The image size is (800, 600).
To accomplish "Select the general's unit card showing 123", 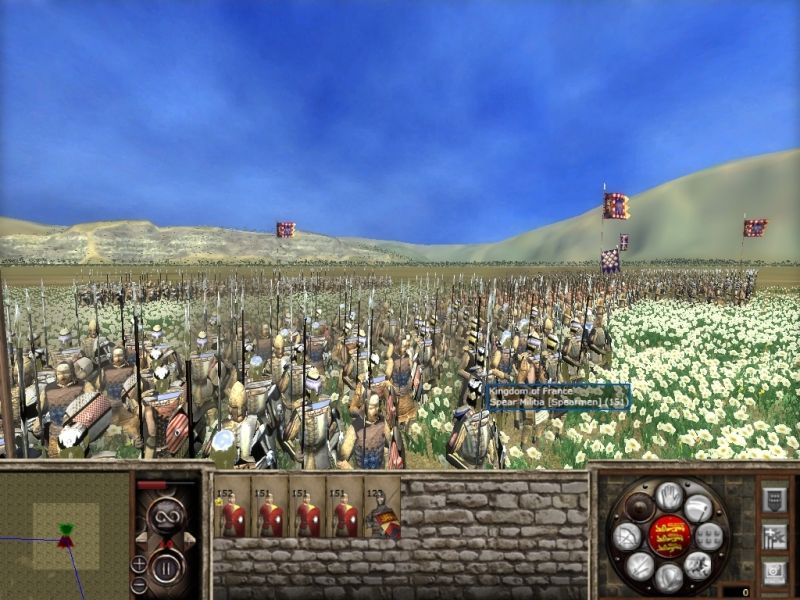I will (x=382, y=510).
